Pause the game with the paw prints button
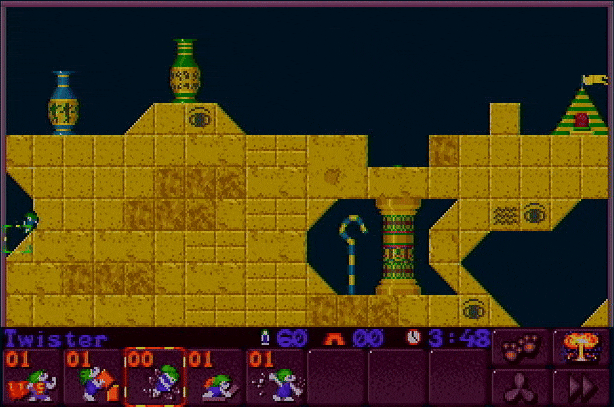Image resolution: width=614 pixels, height=407 pixels. point(520,346)
